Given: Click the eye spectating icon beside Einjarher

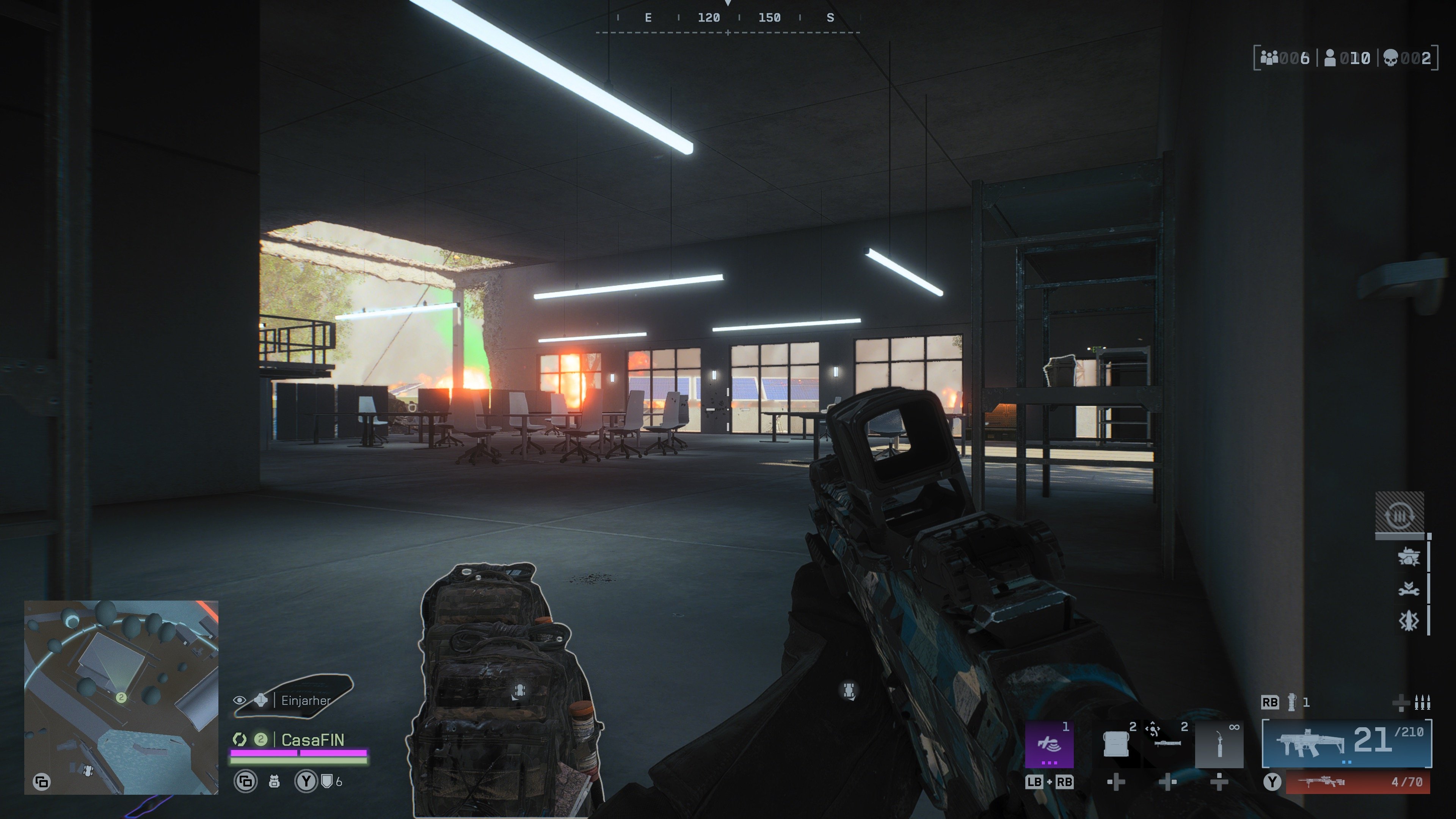Looking at the screenshot, I should [x=240, y=701].
